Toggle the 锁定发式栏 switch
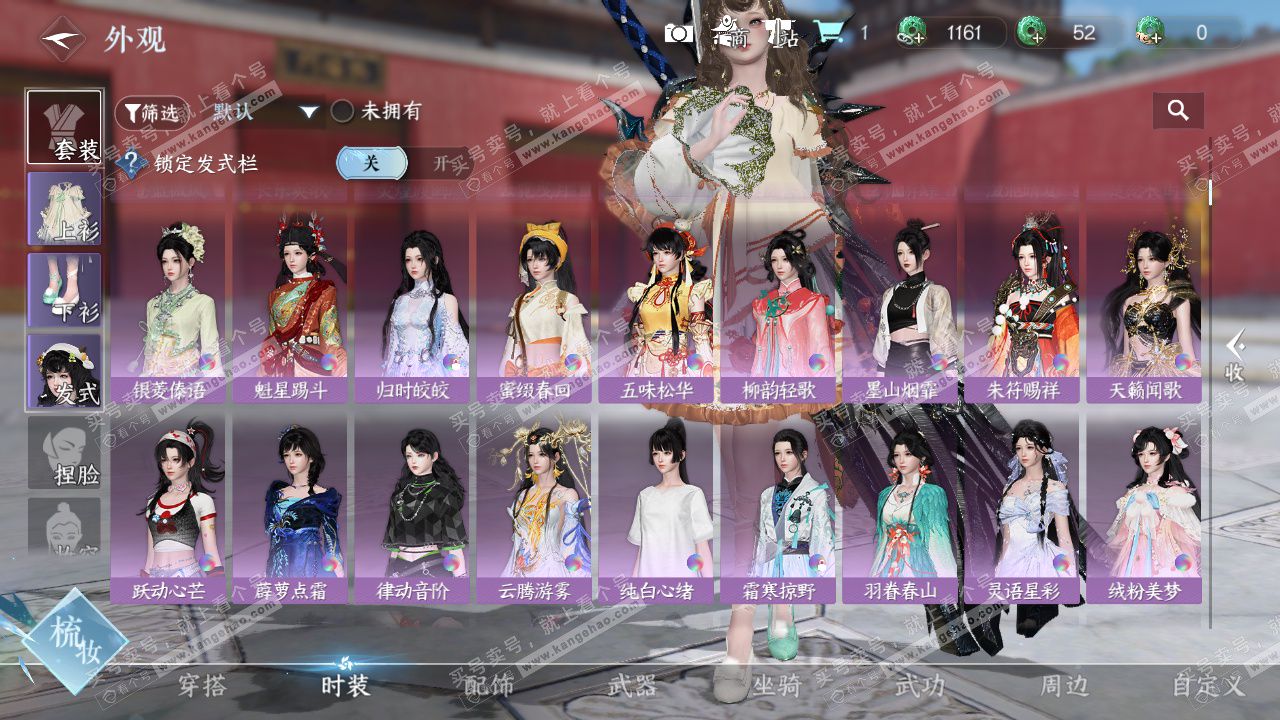 [x=403, y=163]
